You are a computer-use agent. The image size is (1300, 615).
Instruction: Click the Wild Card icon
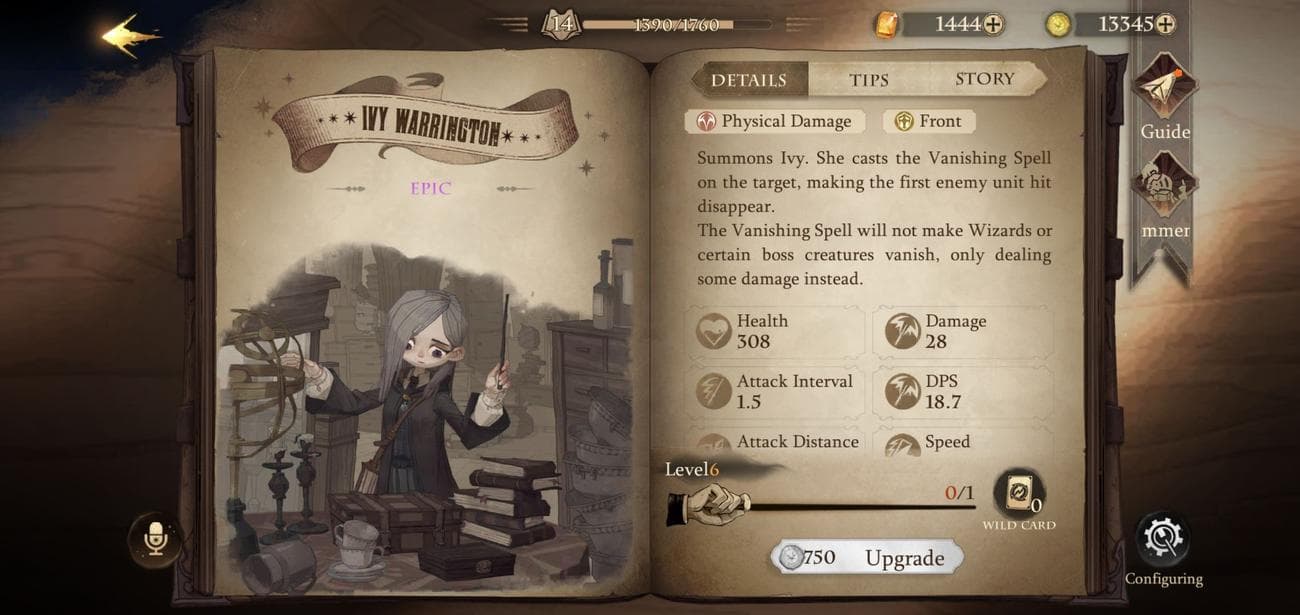(x=1019, y=494)
